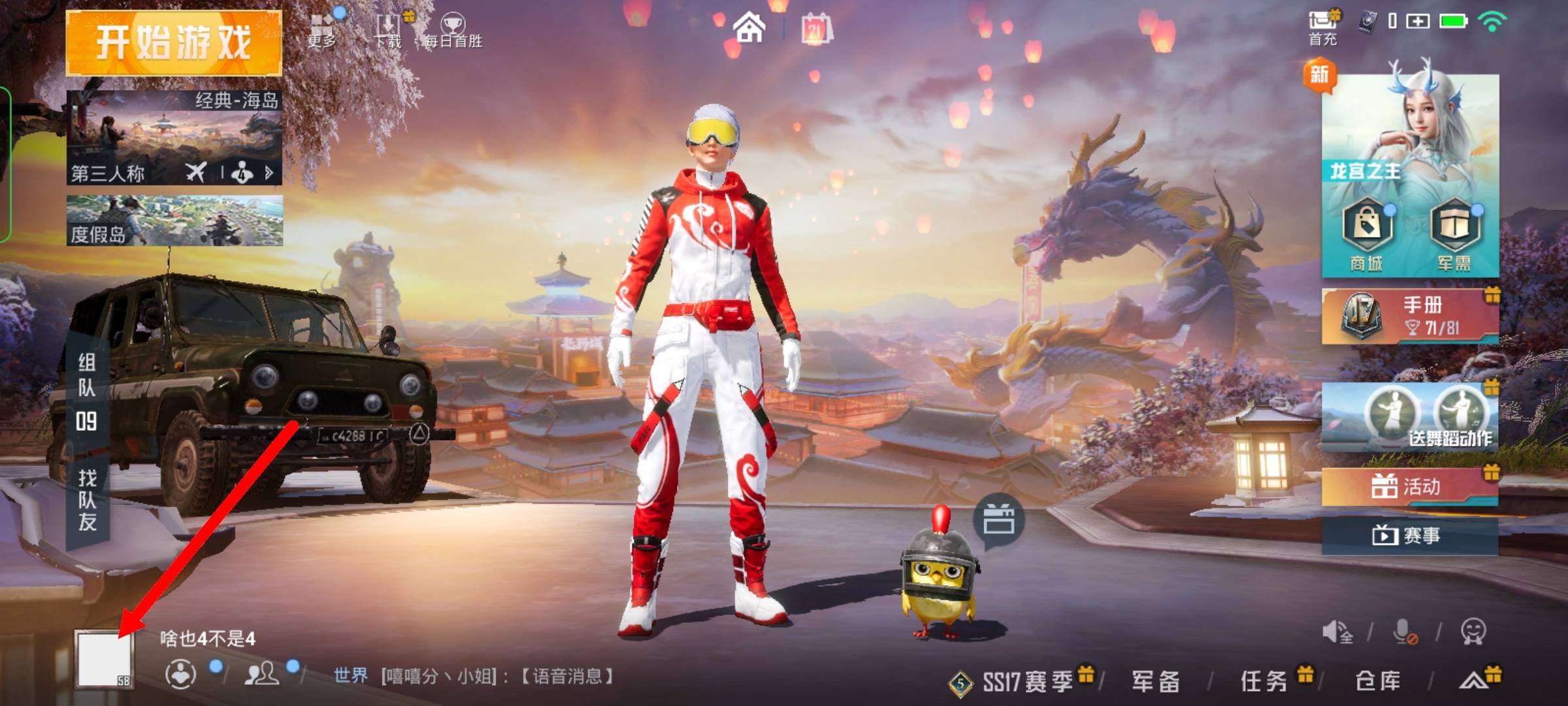1568x706 pixels.
Task: Open the 仓库 inventory menu
Action: click(x=1378, y=682)
